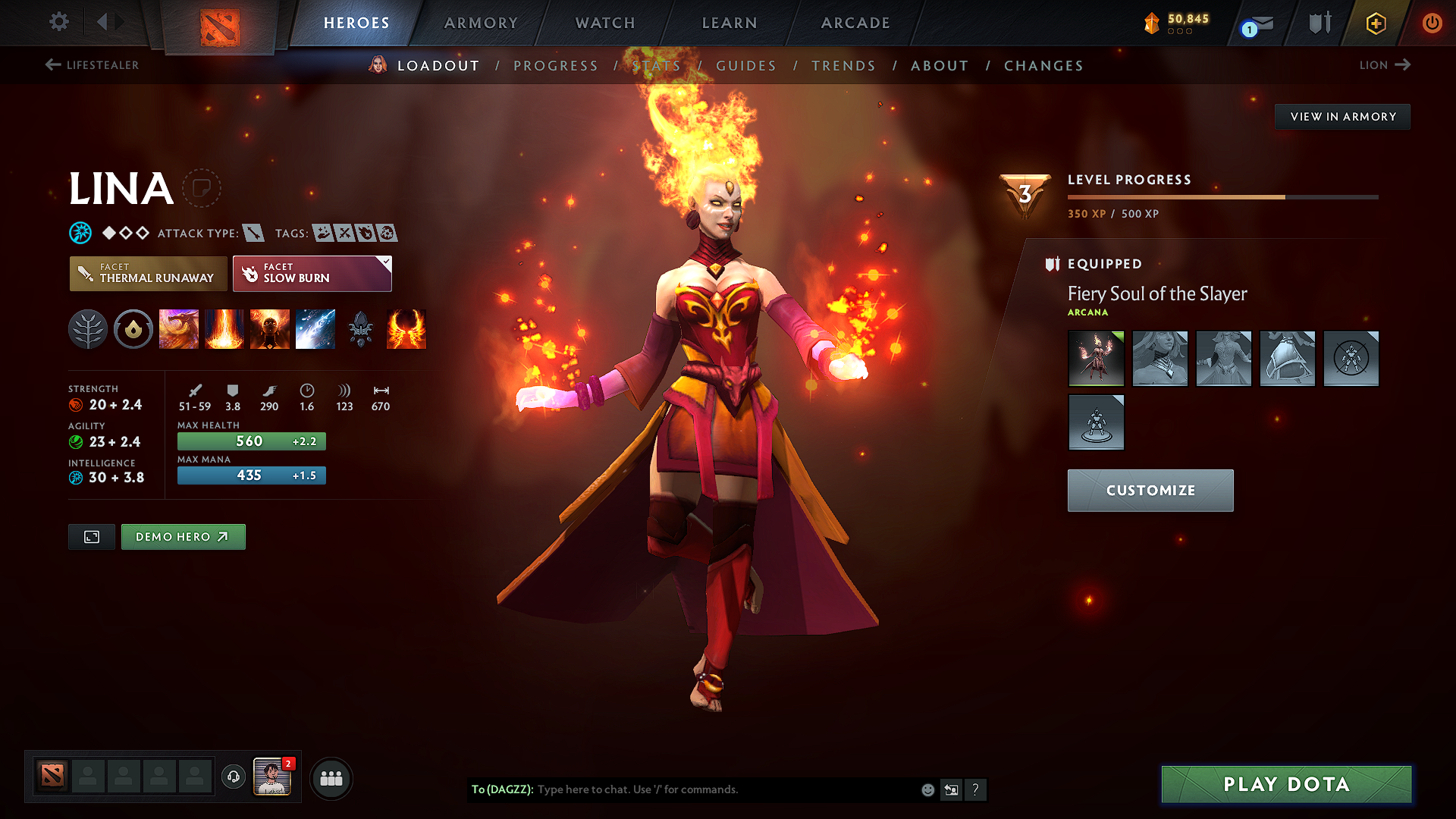Viewport: 1456px width, 819px height.
Task: Select the Thermal Runaway facet
Action: click(148, 273)
